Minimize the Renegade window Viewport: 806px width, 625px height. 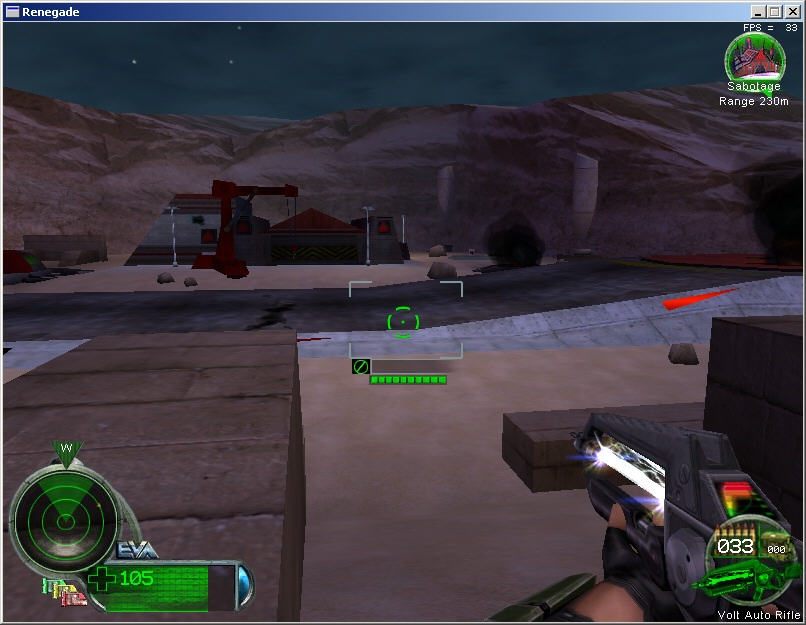tap(759, 12)
